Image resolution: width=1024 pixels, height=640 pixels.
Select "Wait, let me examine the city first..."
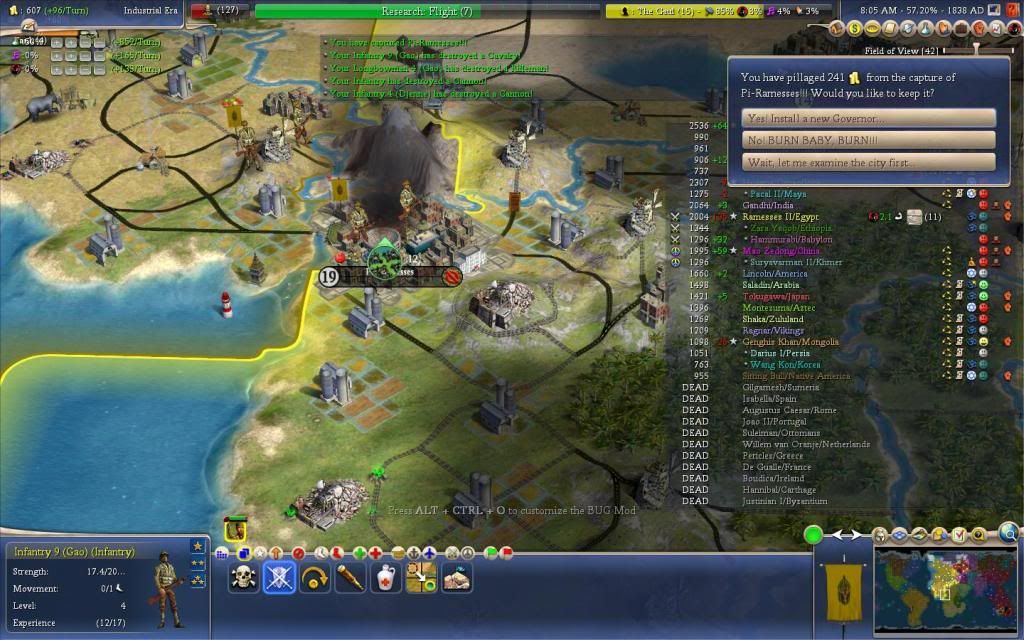869,163
